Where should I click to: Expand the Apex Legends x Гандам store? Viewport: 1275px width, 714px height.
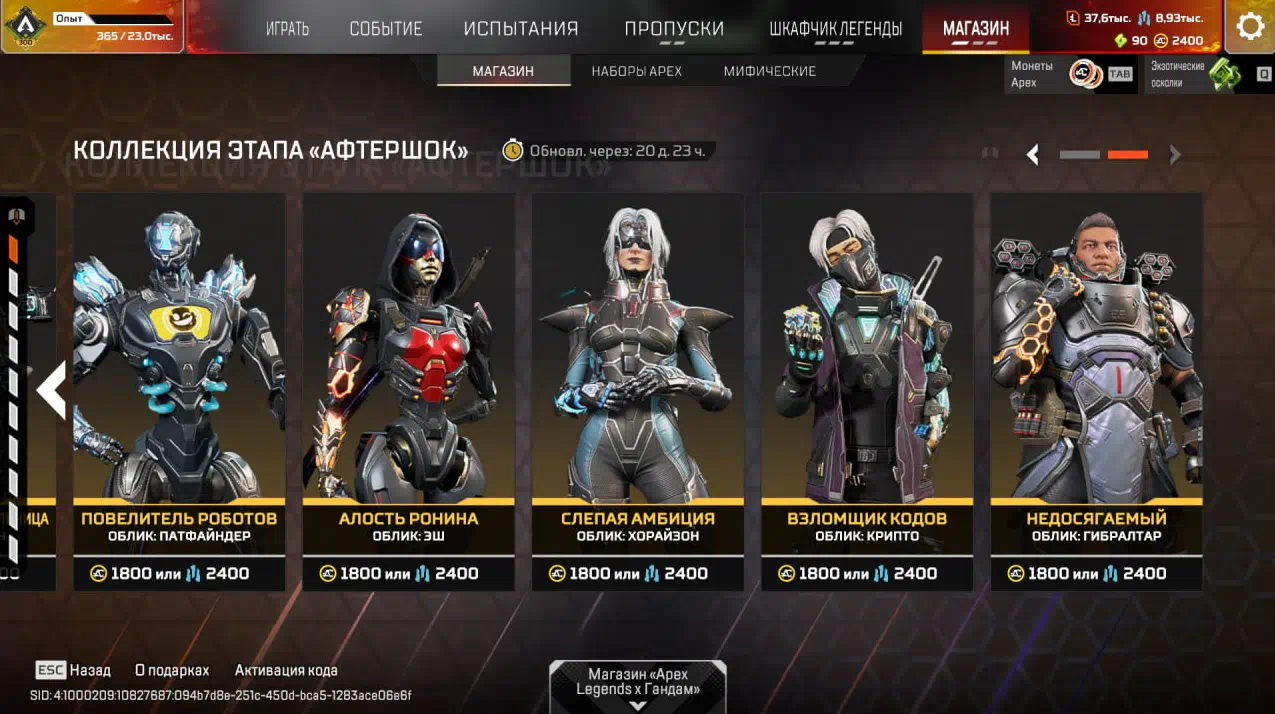(x=638, y=686)
